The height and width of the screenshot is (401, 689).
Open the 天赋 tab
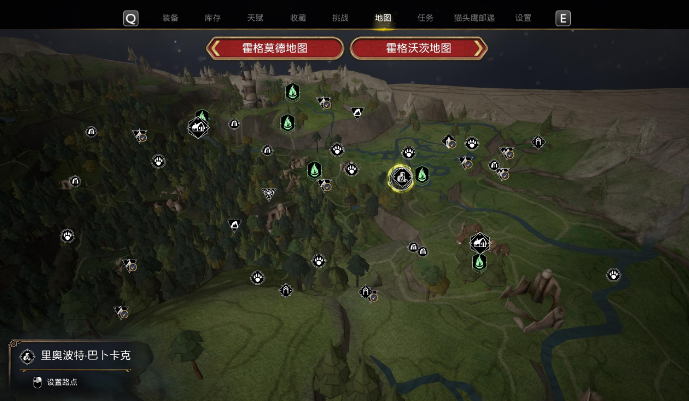[x=255, y=18]
